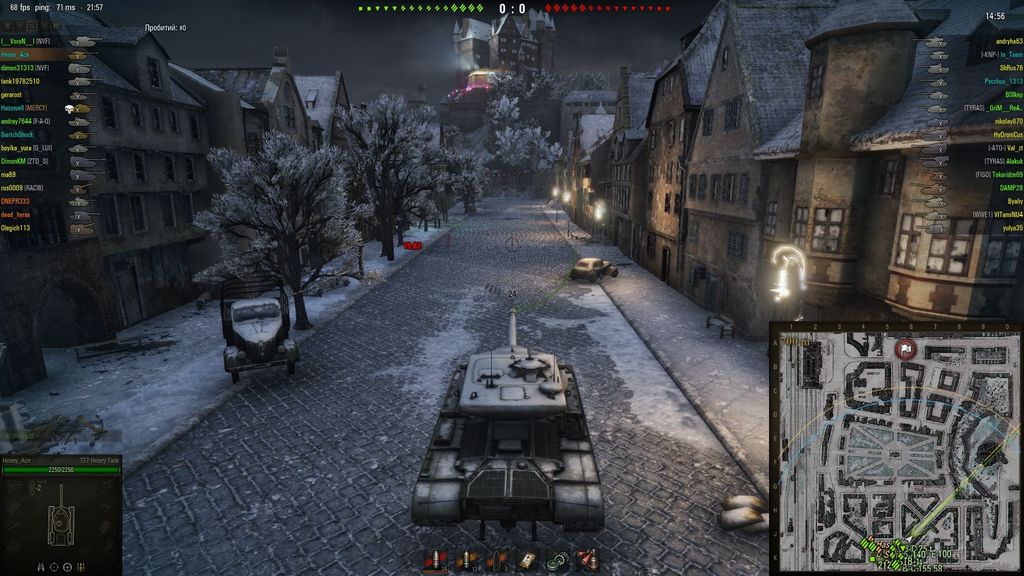Choose the third shell type slot
Image resolution: width=1024 pixels, height=576 pixels.
click(496, 560)
